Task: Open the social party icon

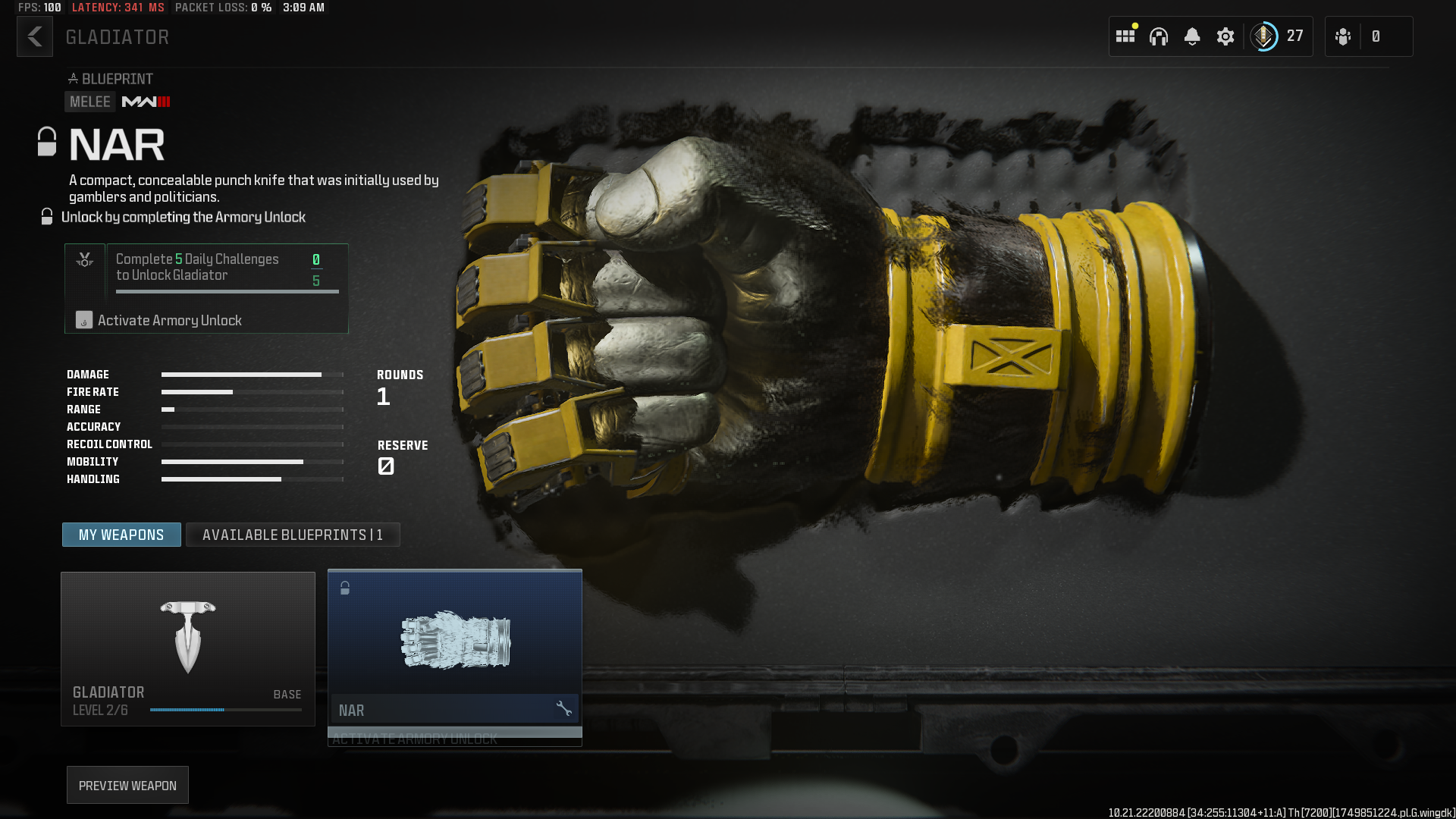Action: (x=1343, y=36)
